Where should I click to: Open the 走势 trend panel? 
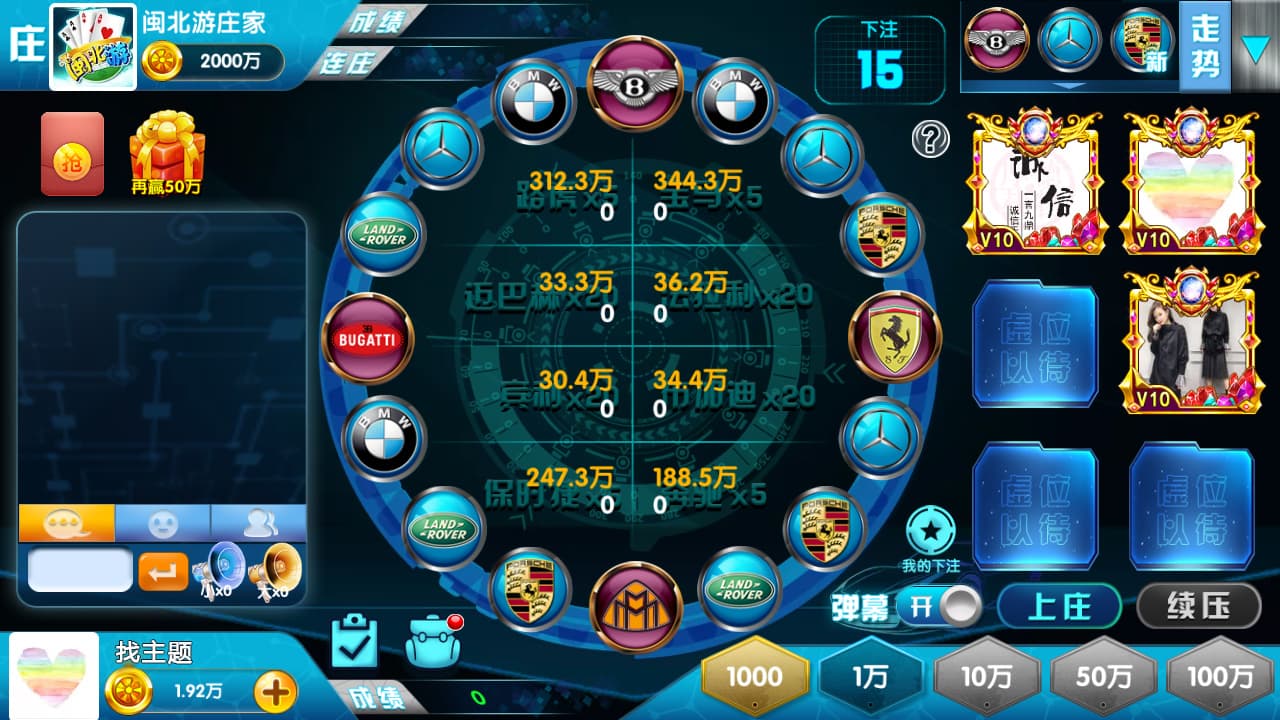coord(1204,46)
